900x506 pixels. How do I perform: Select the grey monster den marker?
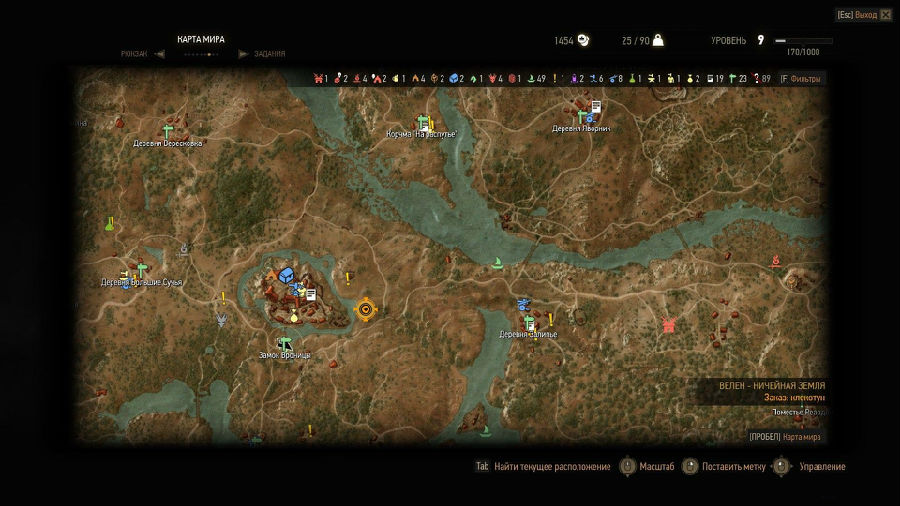(222, 320)
